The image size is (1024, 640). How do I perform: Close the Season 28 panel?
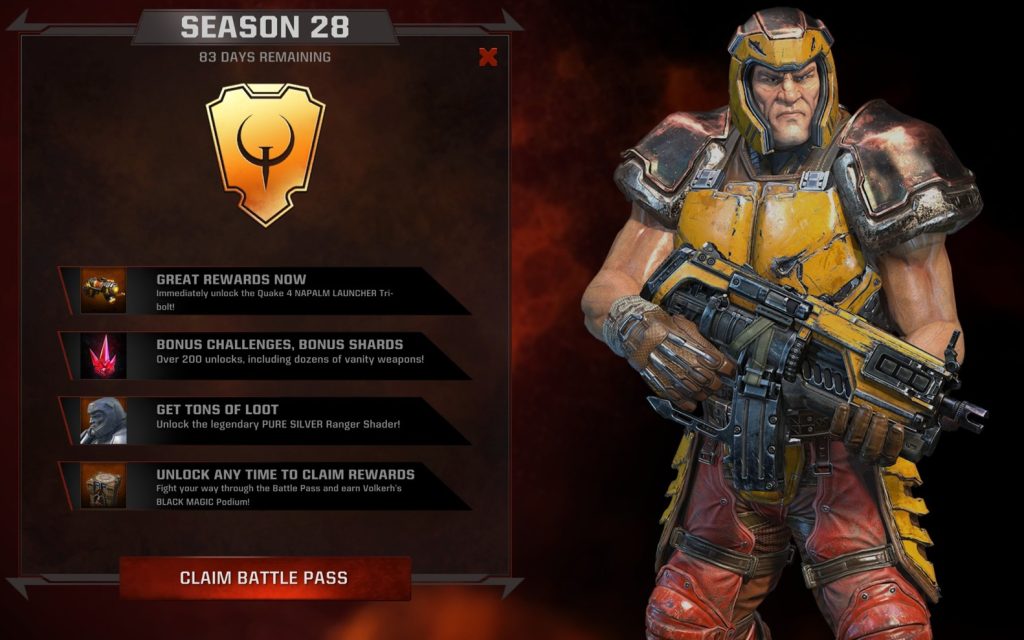pos(488,57)
